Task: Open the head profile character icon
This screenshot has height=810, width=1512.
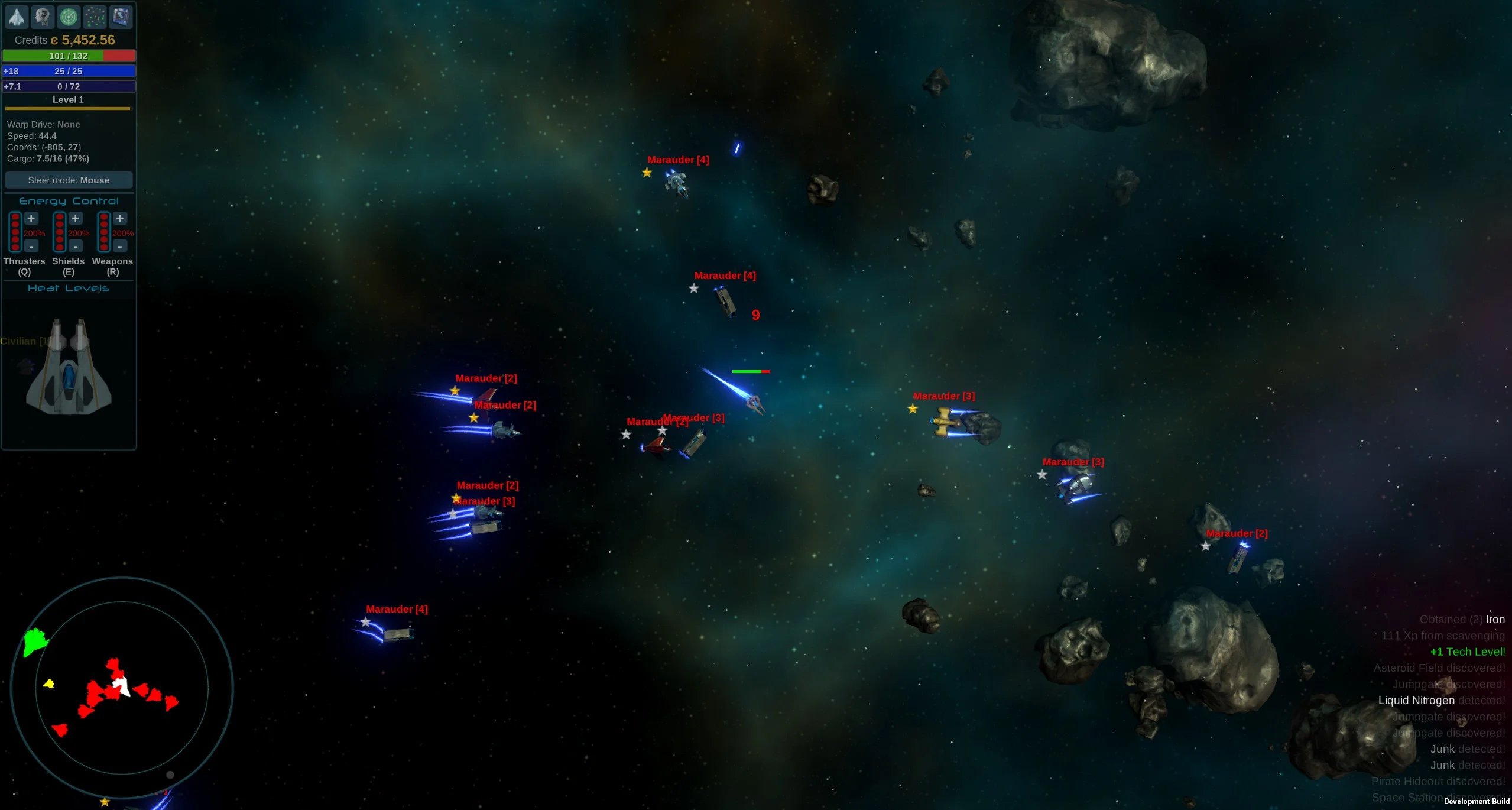Action: coord(43,17)
